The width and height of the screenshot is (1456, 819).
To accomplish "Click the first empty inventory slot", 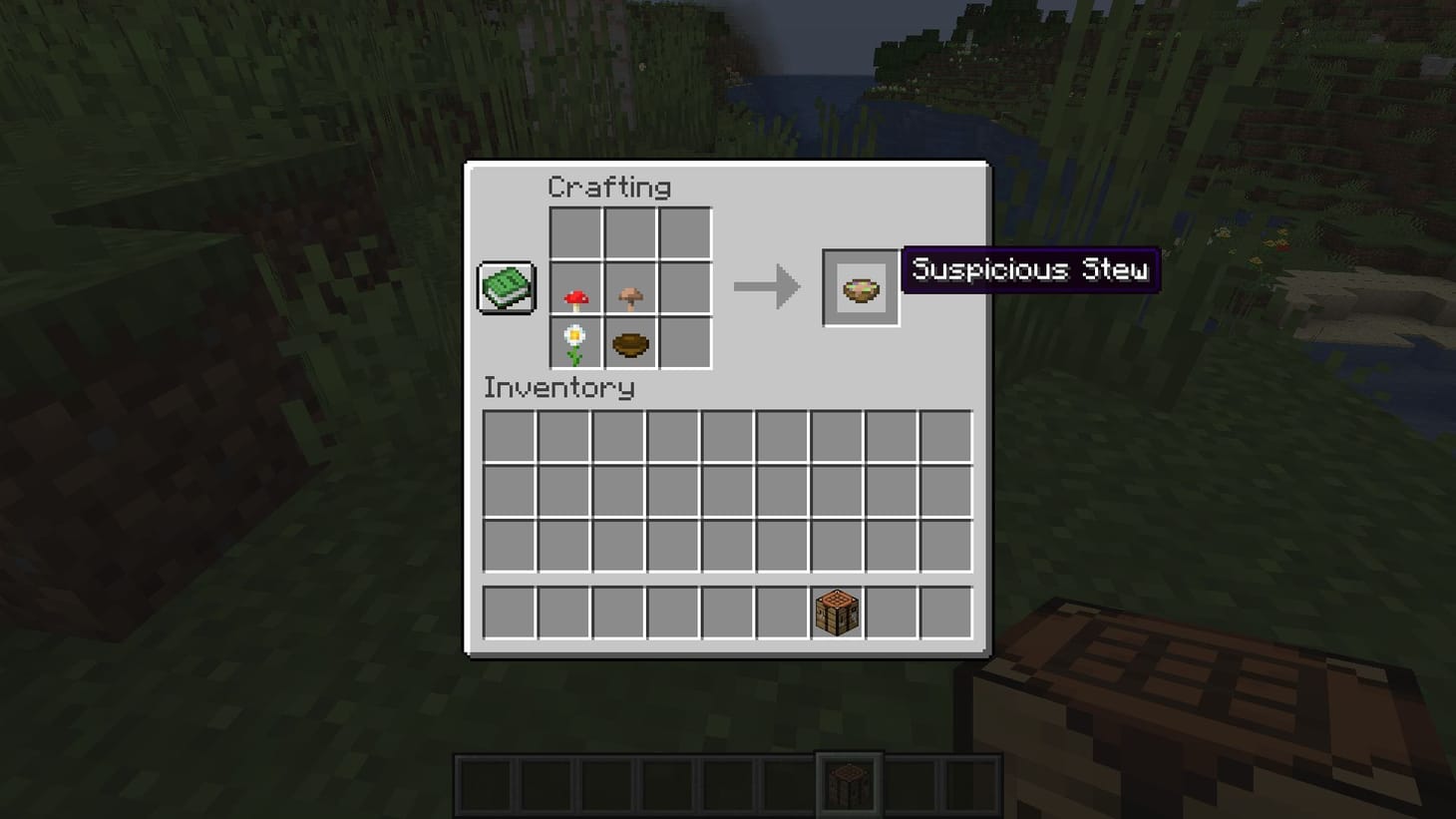I will pyautogui.click(x=509, y=437).
